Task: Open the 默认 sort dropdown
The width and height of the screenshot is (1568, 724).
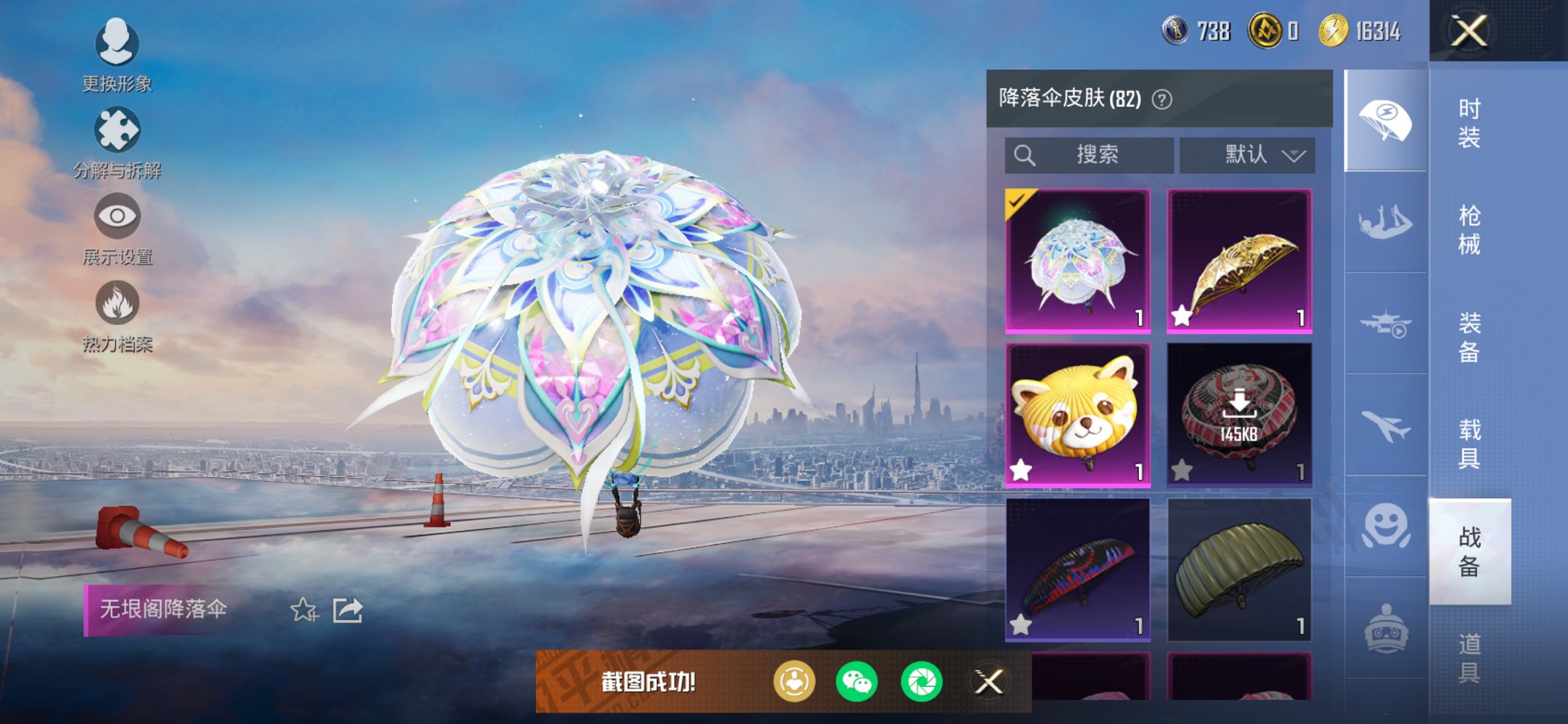Action: (1247, 154)
